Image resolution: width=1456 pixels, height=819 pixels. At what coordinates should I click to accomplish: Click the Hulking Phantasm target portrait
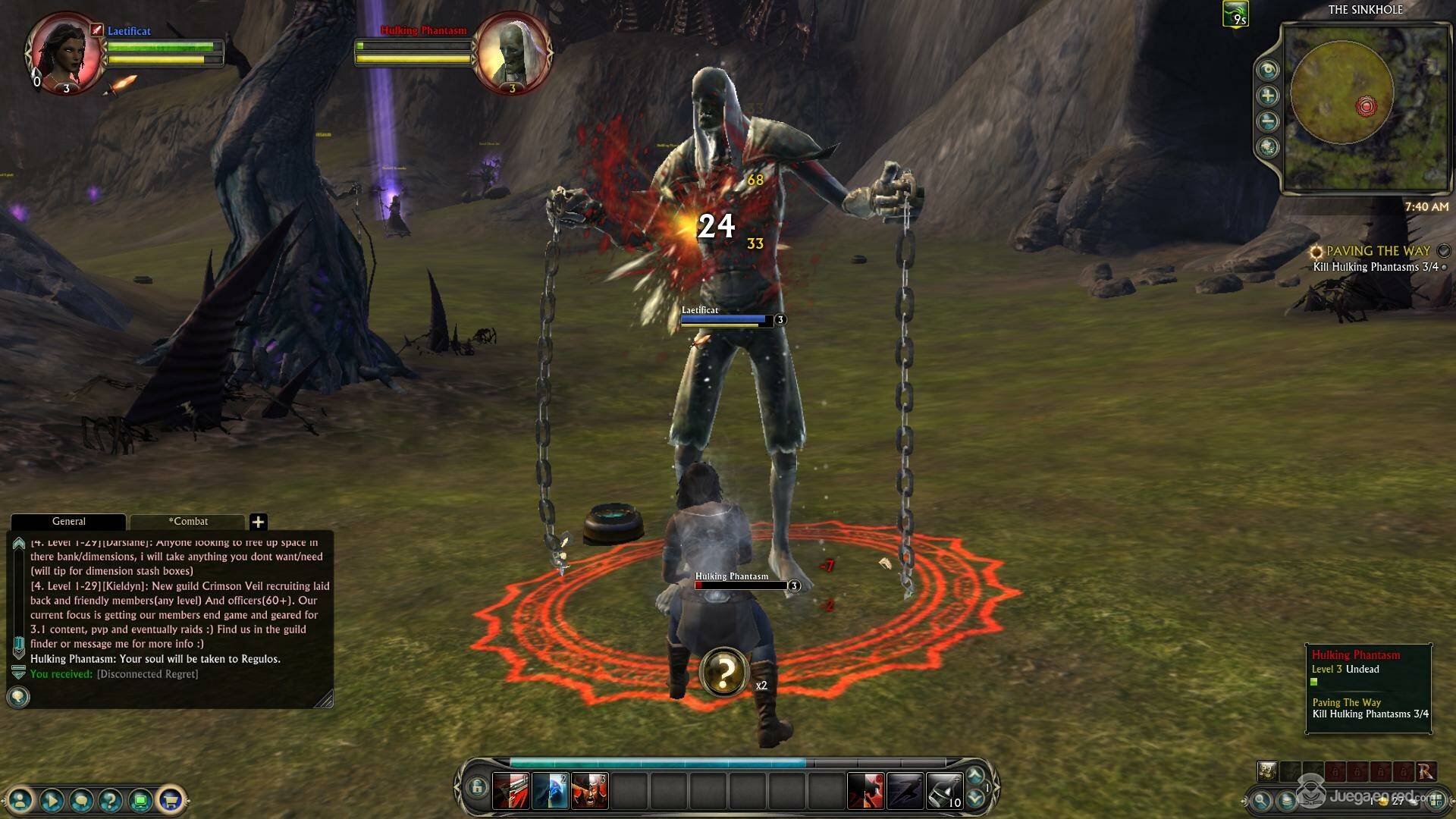pos(513,52)
